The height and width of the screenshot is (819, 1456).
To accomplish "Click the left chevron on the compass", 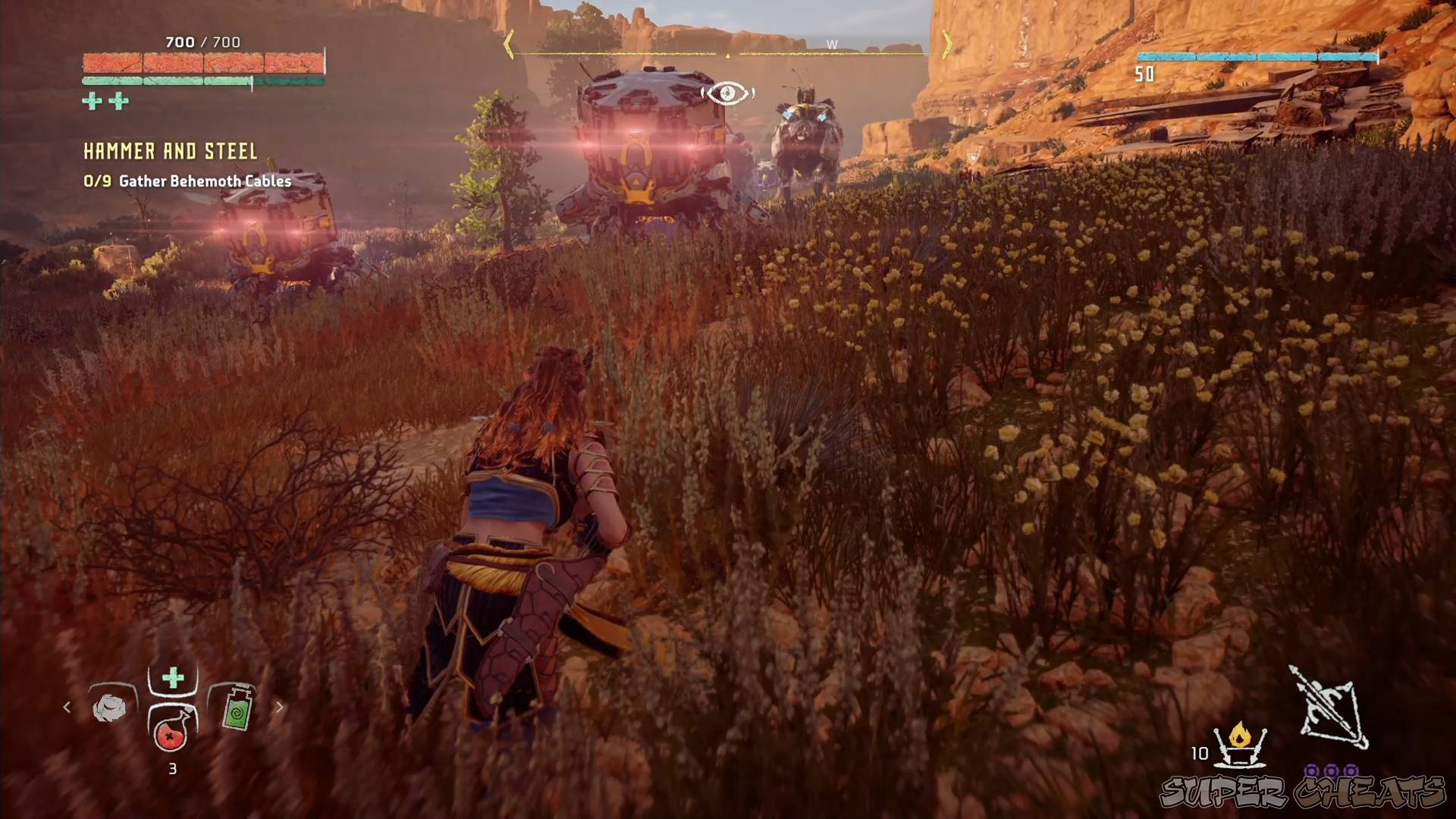I will coord(510,45).
